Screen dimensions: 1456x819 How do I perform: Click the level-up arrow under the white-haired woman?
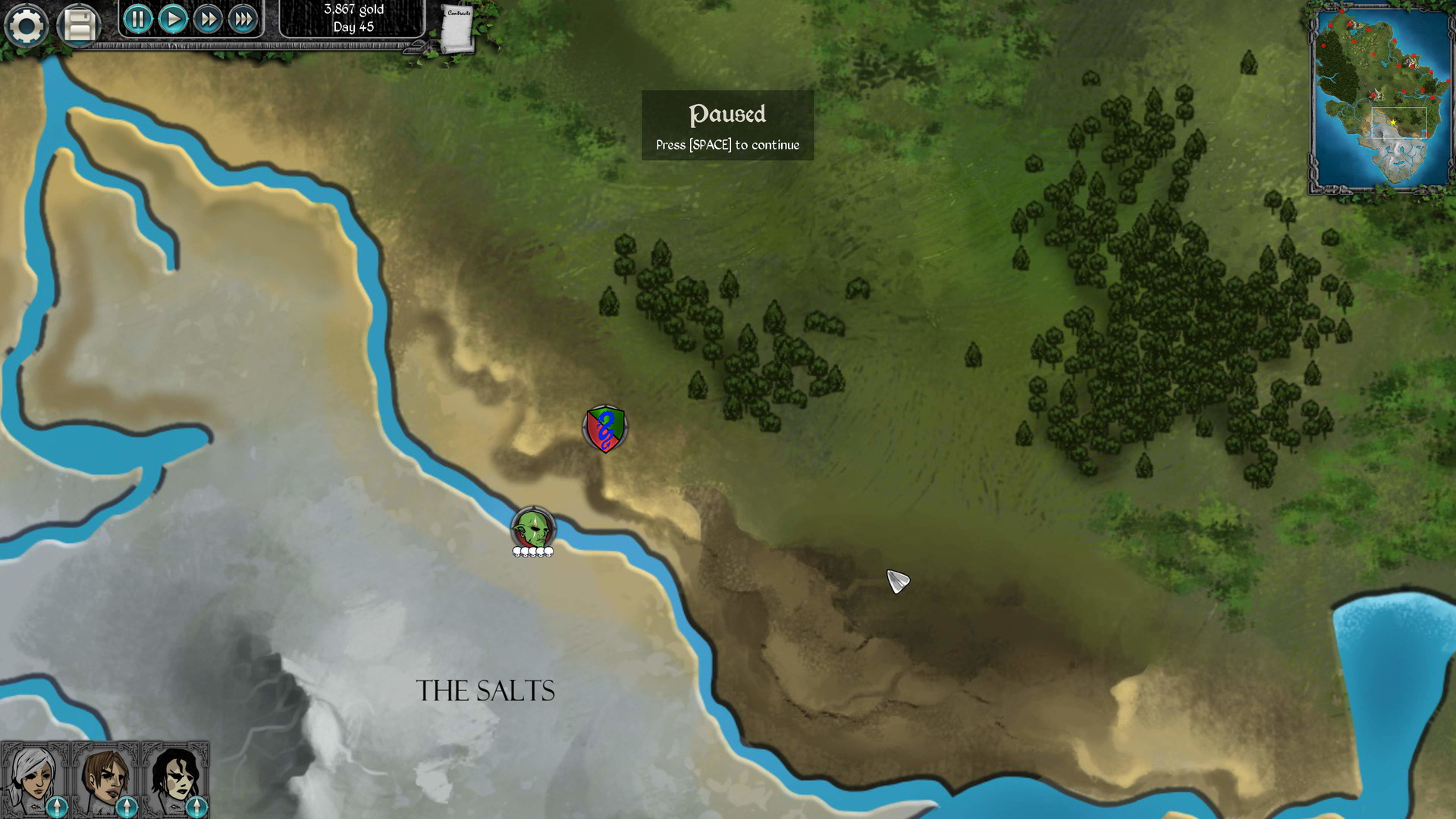tap(57, 808)
